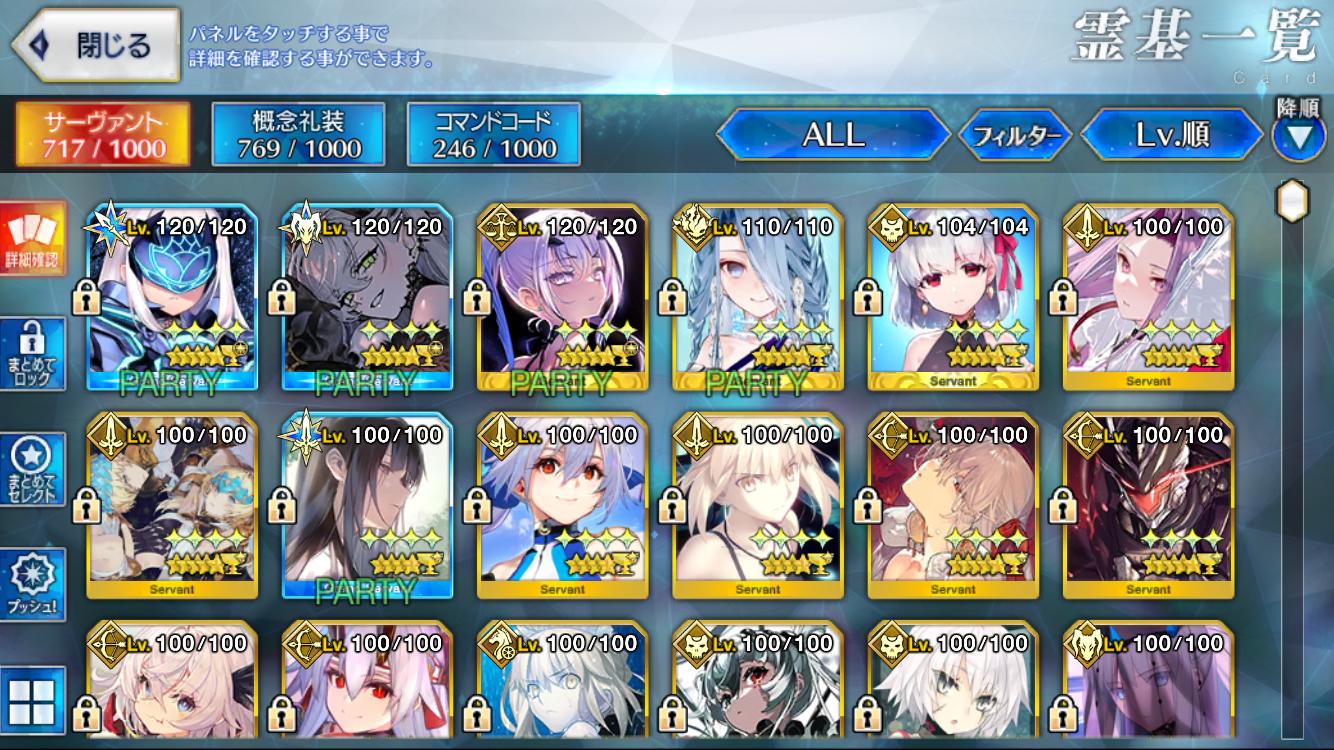Open the 概念礼装 tab
This screenshot has height=750, width=1334.
coord(299,134)
